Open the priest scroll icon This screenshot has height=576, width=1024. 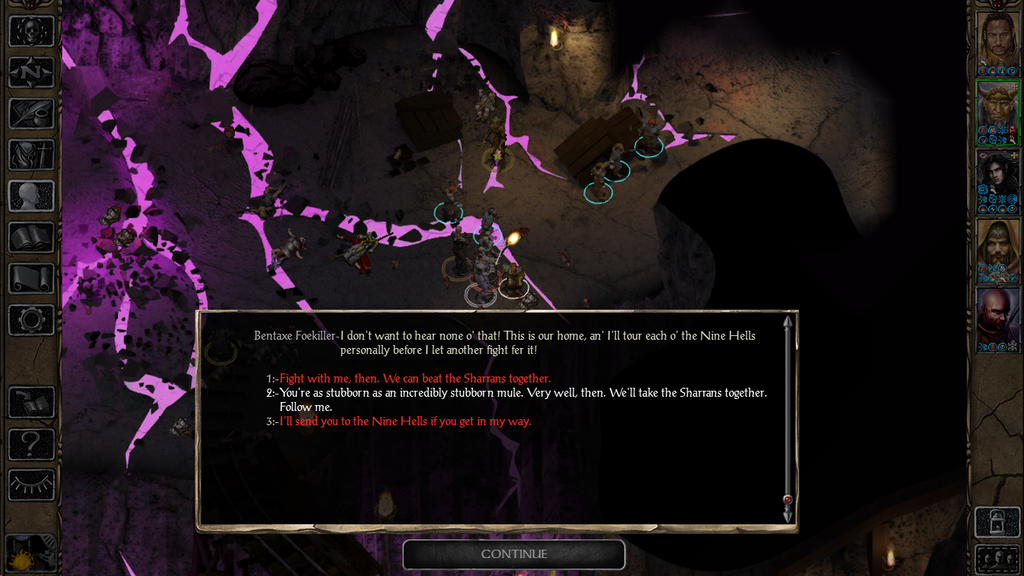pyautogui.click(x=31, y=278)
